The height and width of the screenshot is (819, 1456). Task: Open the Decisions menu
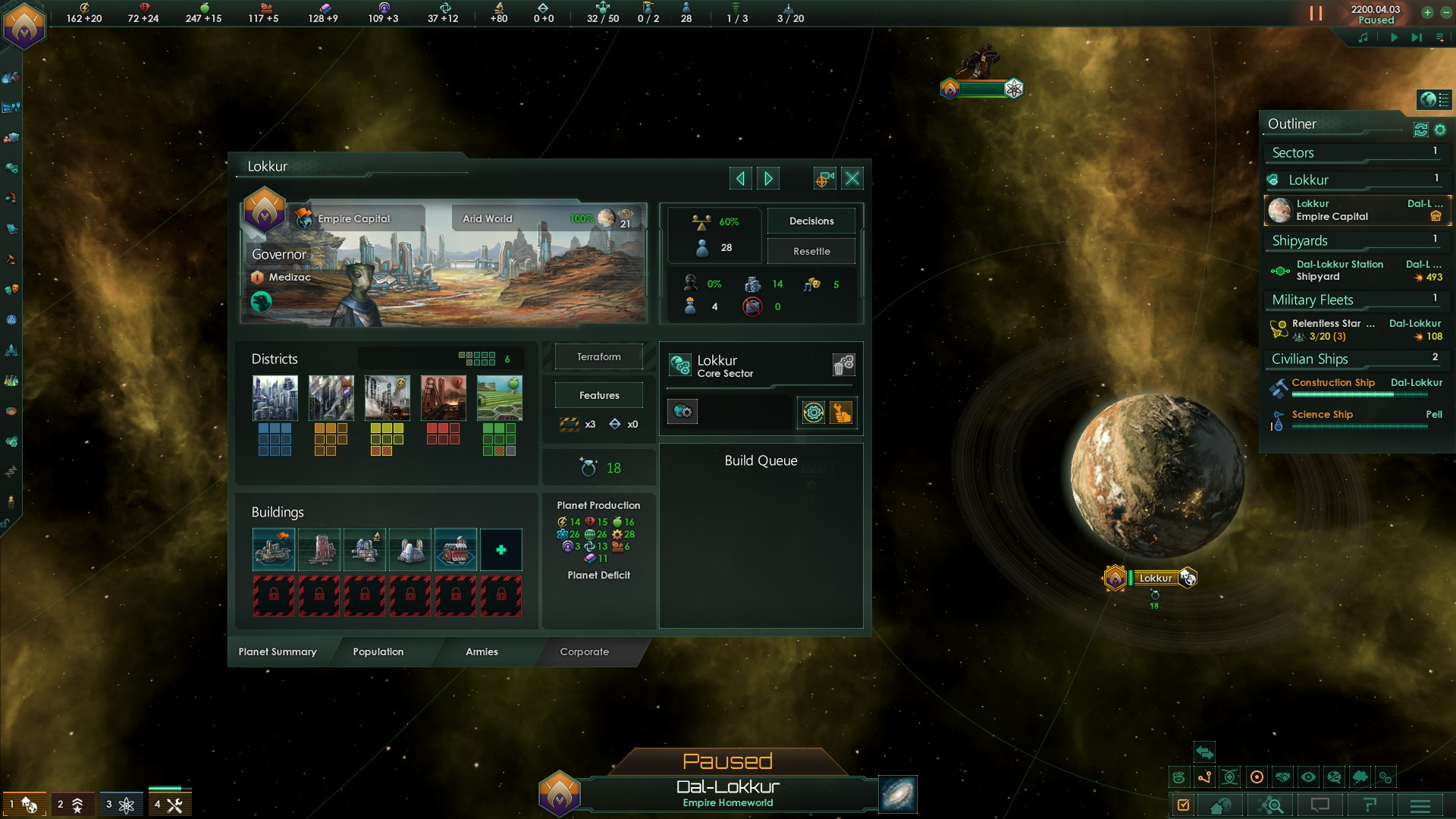coord(811,221)
